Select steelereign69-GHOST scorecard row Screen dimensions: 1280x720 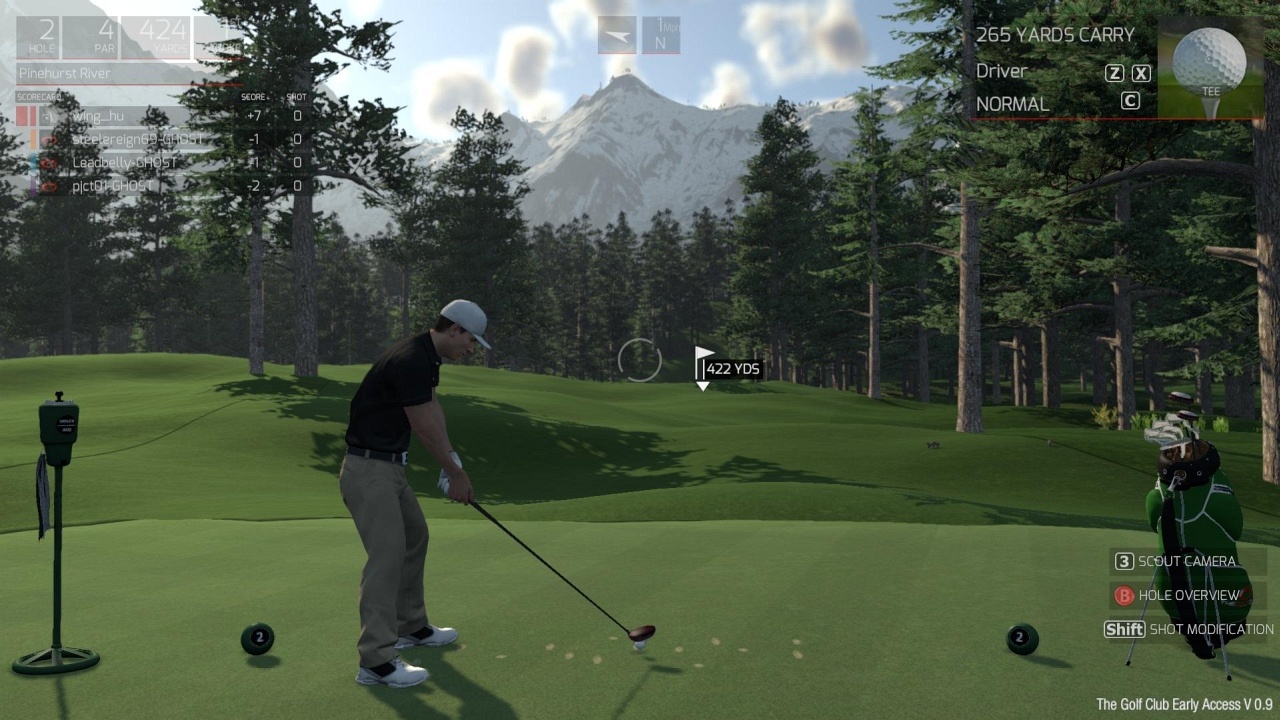[x=123, y=139]
